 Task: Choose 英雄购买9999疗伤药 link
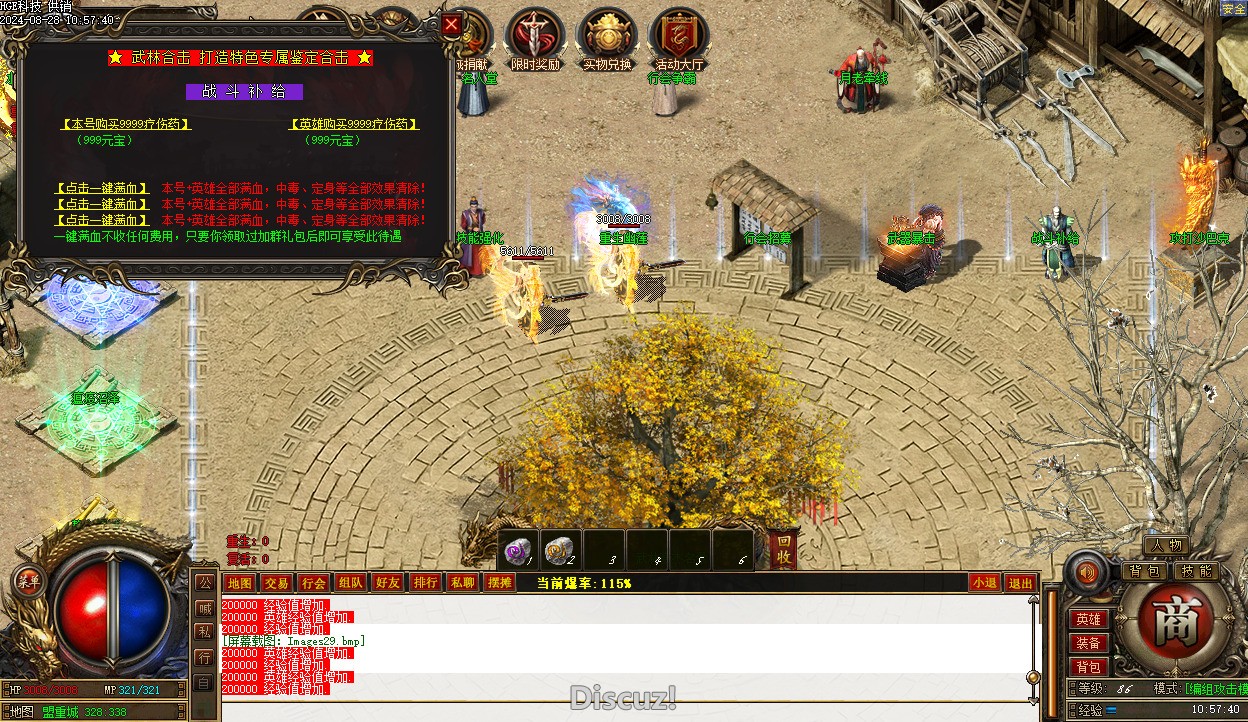[x=354, y=124]
